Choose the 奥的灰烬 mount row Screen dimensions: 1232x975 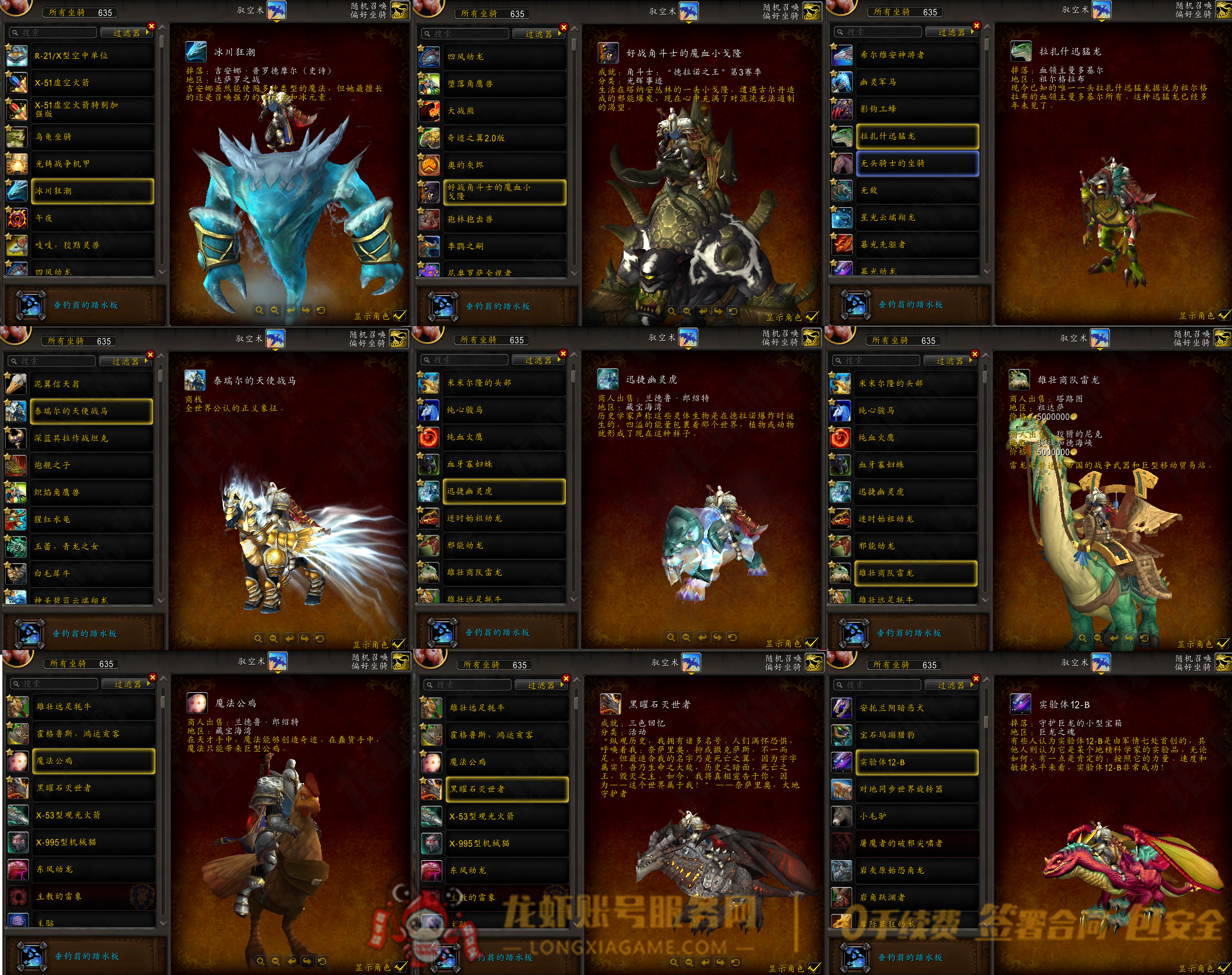(505, 165)
